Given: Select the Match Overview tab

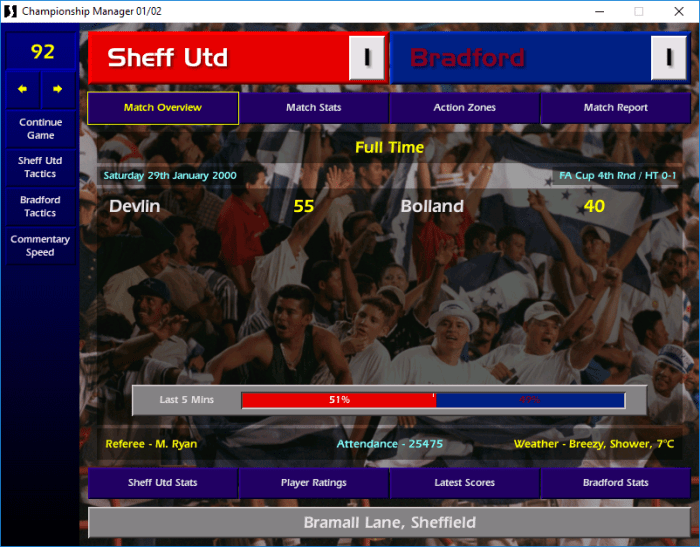Looking at the screenshot, I should pos(163,108).
